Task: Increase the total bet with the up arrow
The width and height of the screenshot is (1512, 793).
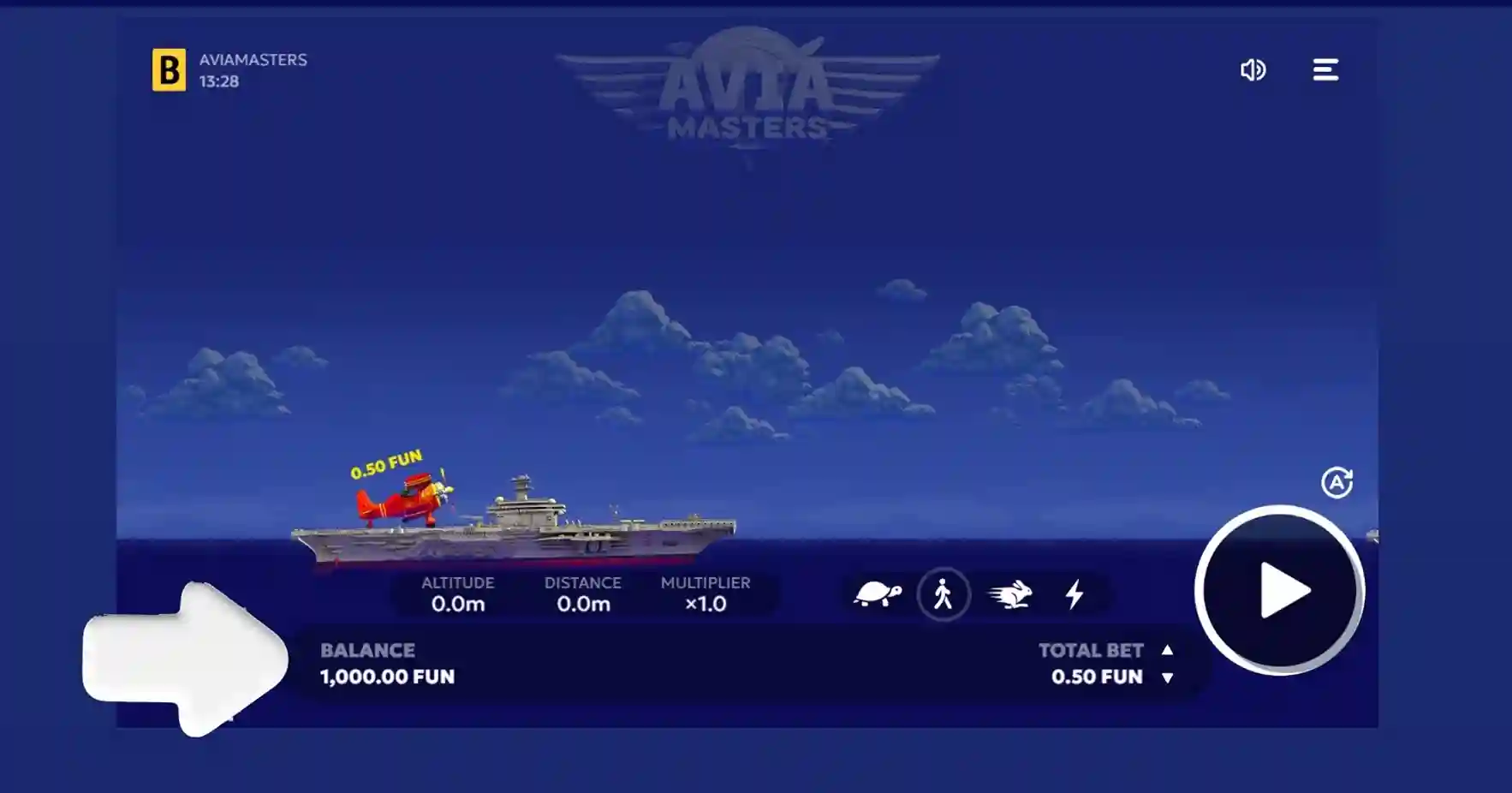Action: point(1167,651)
